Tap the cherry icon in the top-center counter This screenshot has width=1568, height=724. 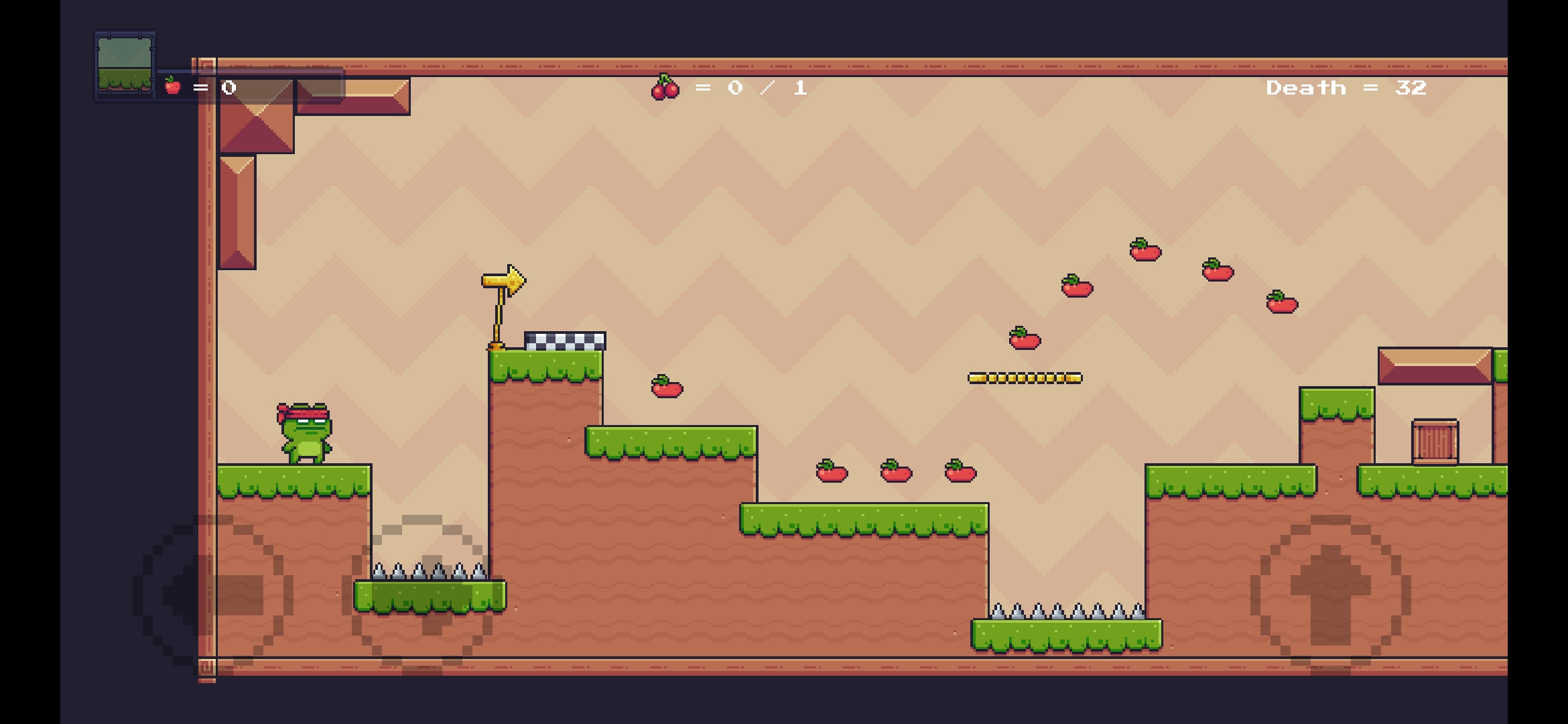(x=664, y=88)
